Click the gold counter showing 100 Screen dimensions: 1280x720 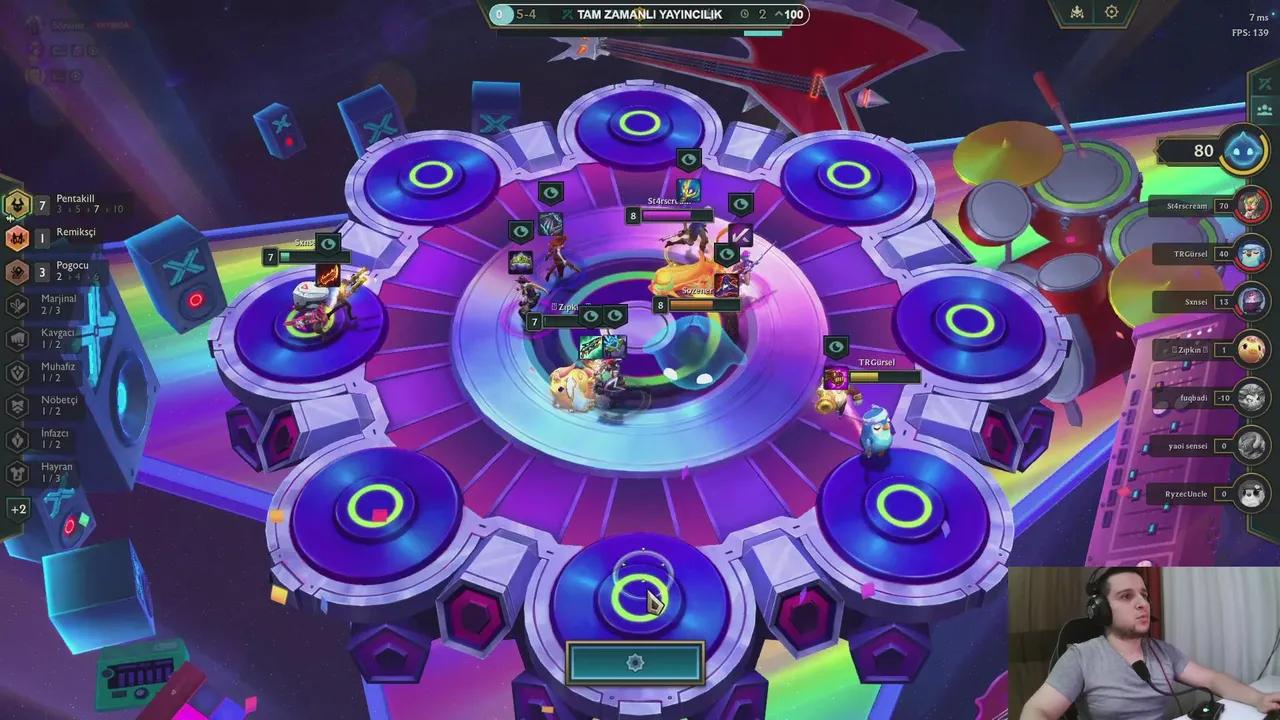(x=793, y=15)
